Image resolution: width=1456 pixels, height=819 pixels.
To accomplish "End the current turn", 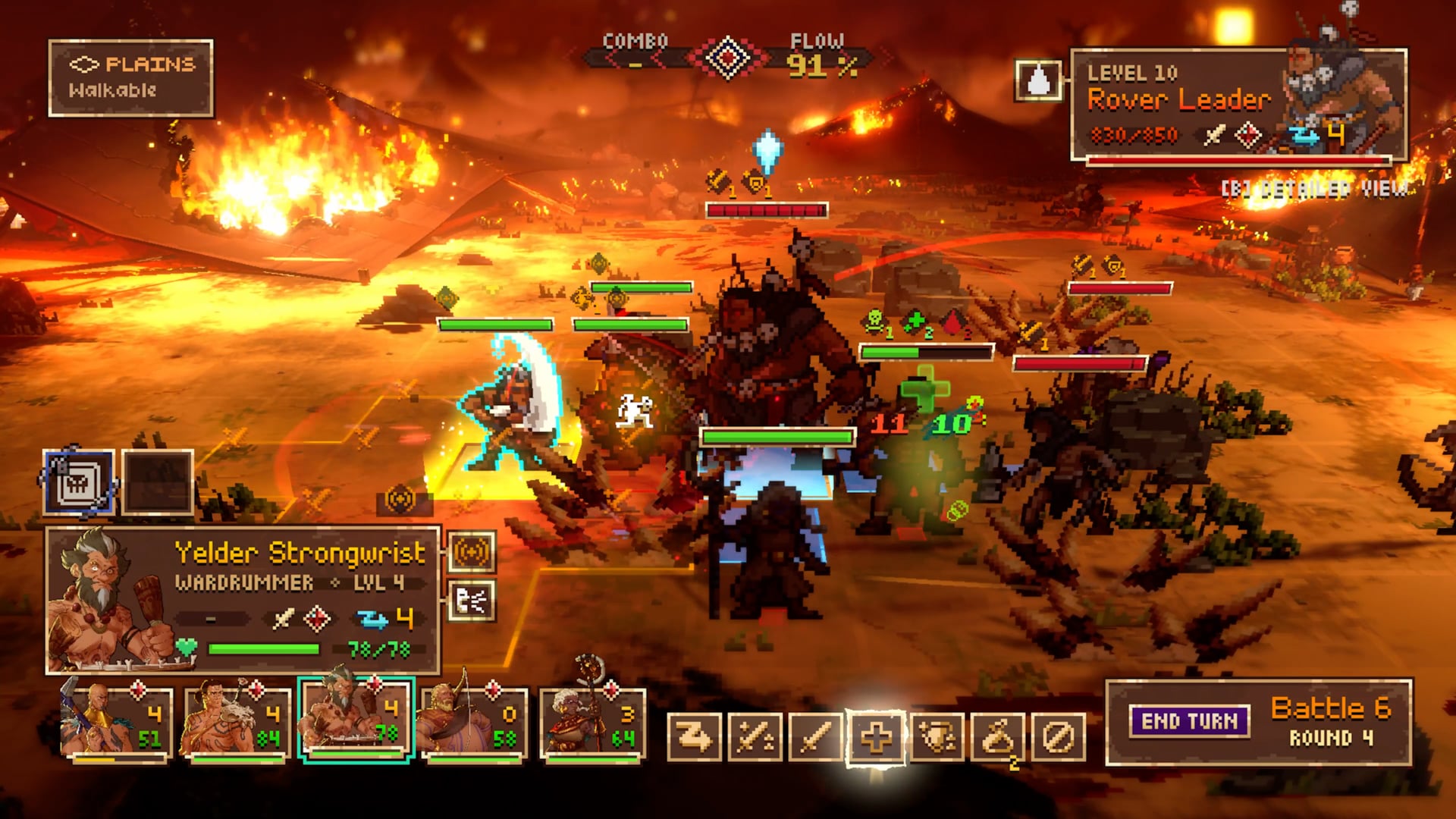I will point(1189,721).
